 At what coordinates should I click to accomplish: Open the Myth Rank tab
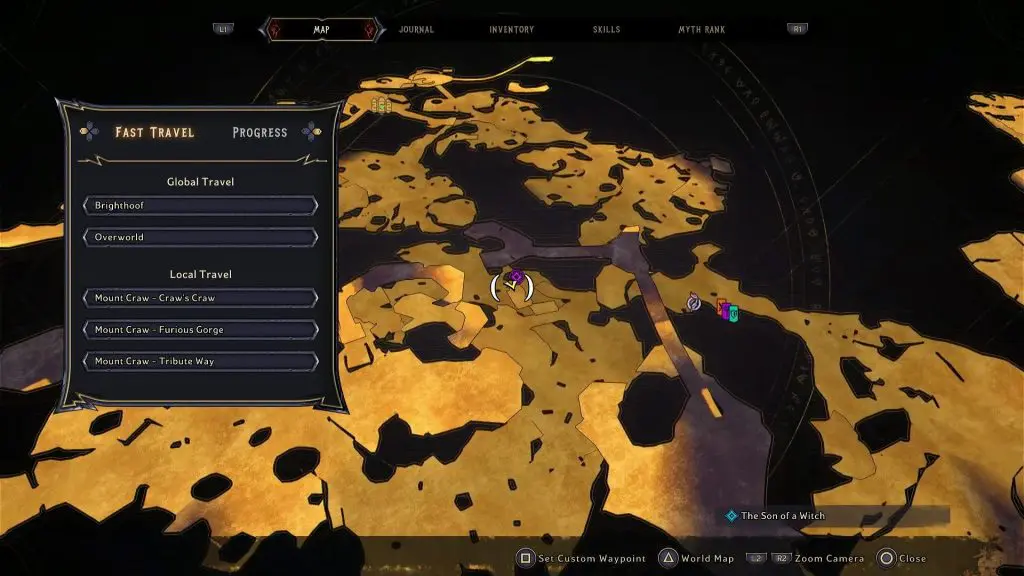(700, 30)
